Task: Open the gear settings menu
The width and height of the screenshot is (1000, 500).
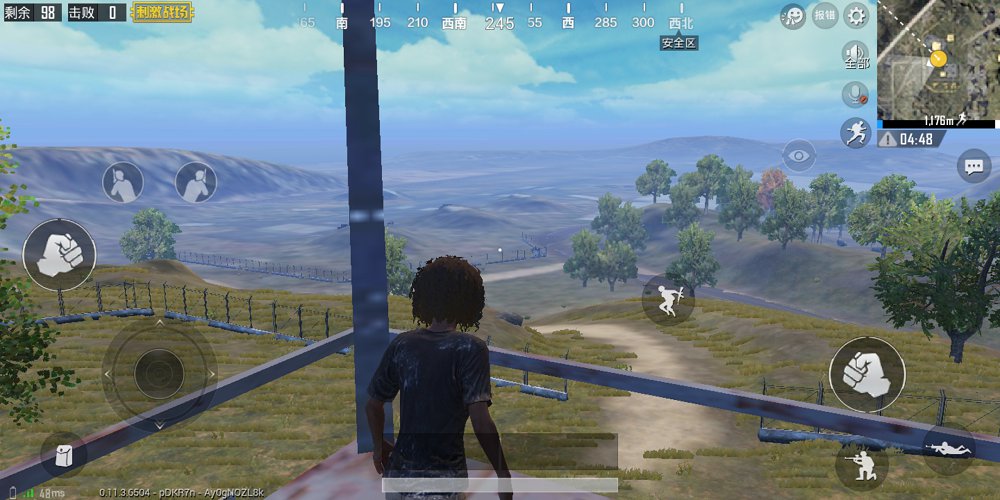Action: pyautogui.click(x=856, y=15)
